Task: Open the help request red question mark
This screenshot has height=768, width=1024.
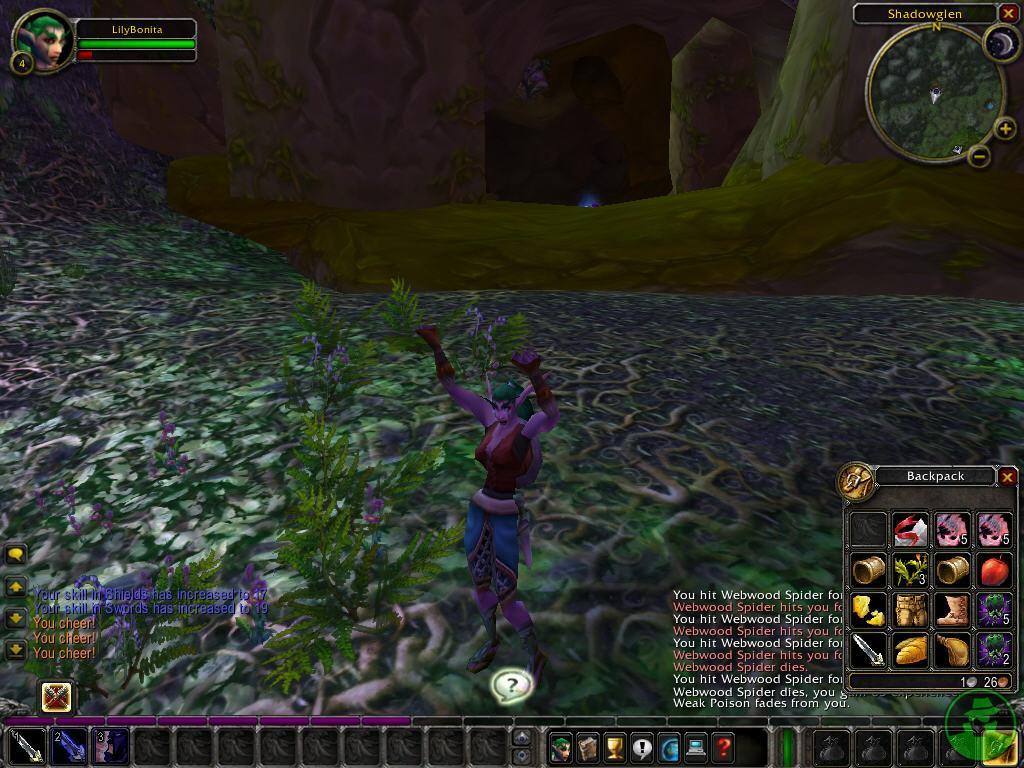Action: [x=723, y=746]
